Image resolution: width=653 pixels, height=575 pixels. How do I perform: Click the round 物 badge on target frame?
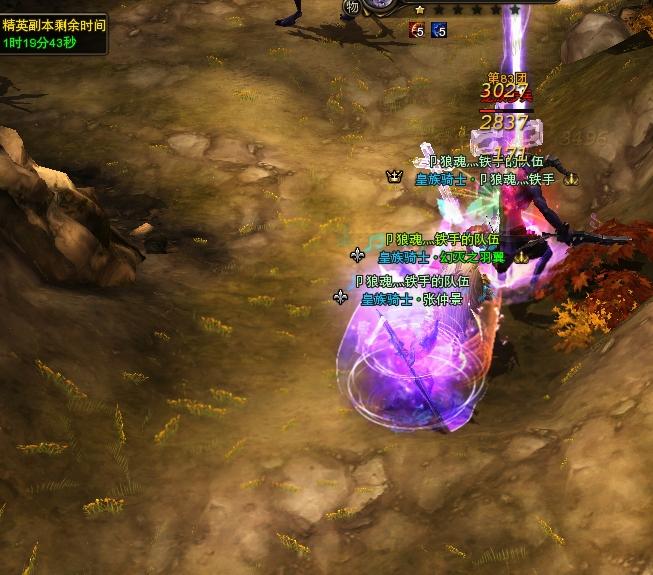tap(352, 7)
